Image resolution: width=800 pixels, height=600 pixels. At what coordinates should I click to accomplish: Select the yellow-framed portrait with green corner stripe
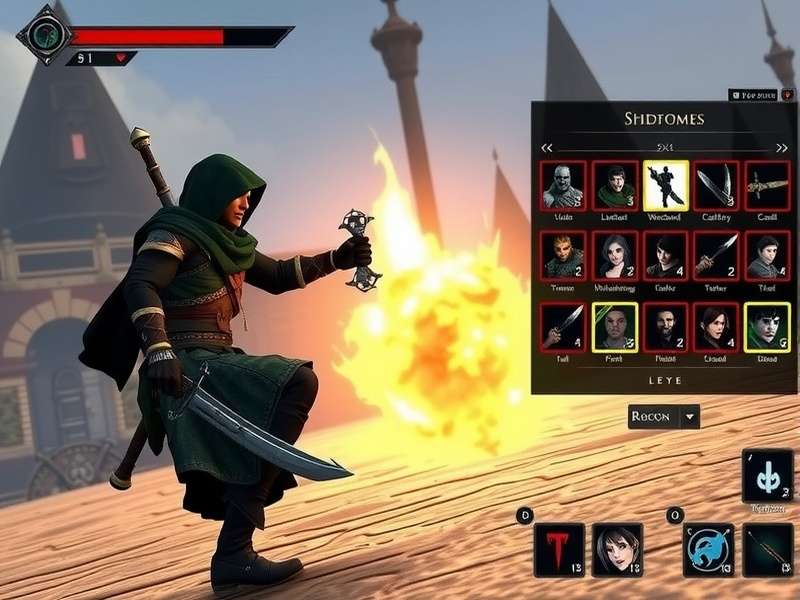pos(614,326)
